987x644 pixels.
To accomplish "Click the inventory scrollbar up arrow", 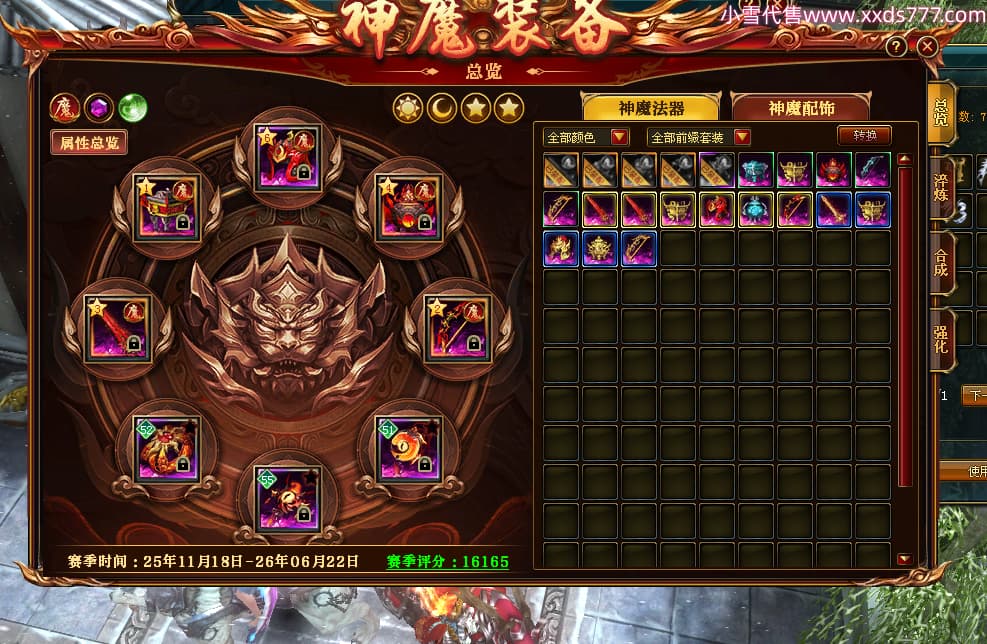I will coord(904,158).
